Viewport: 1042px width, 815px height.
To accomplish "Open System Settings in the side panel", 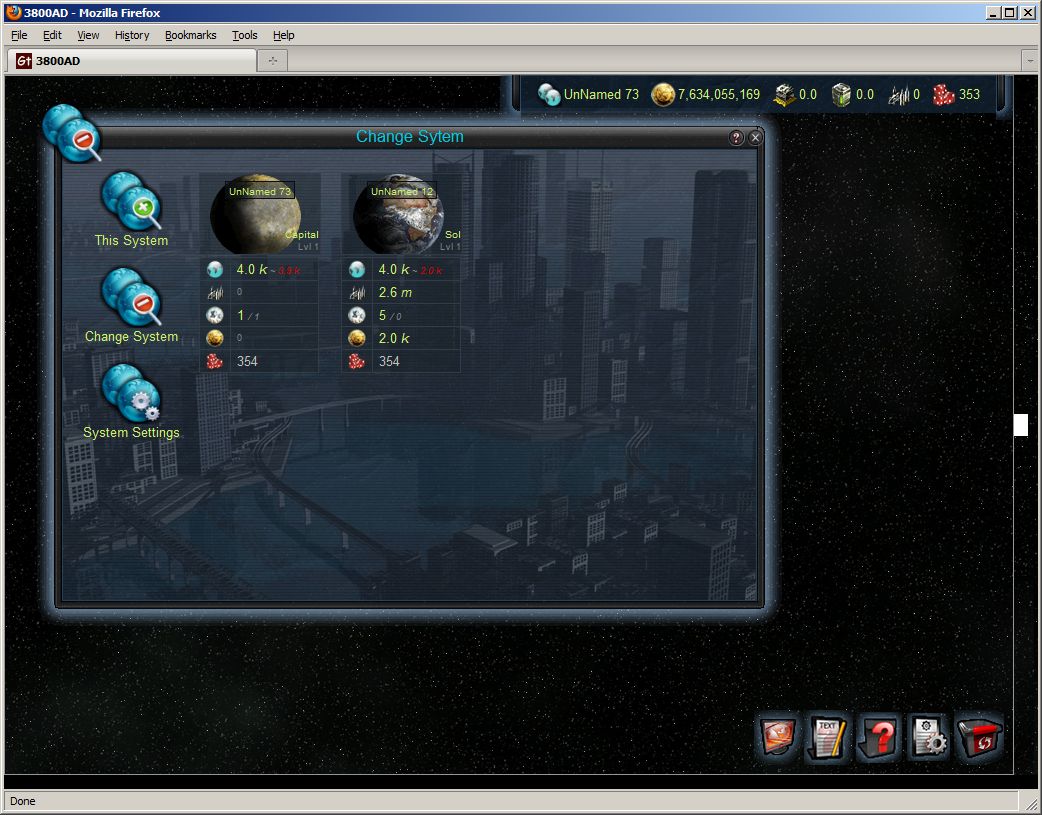I will click(x=131, y=400).
